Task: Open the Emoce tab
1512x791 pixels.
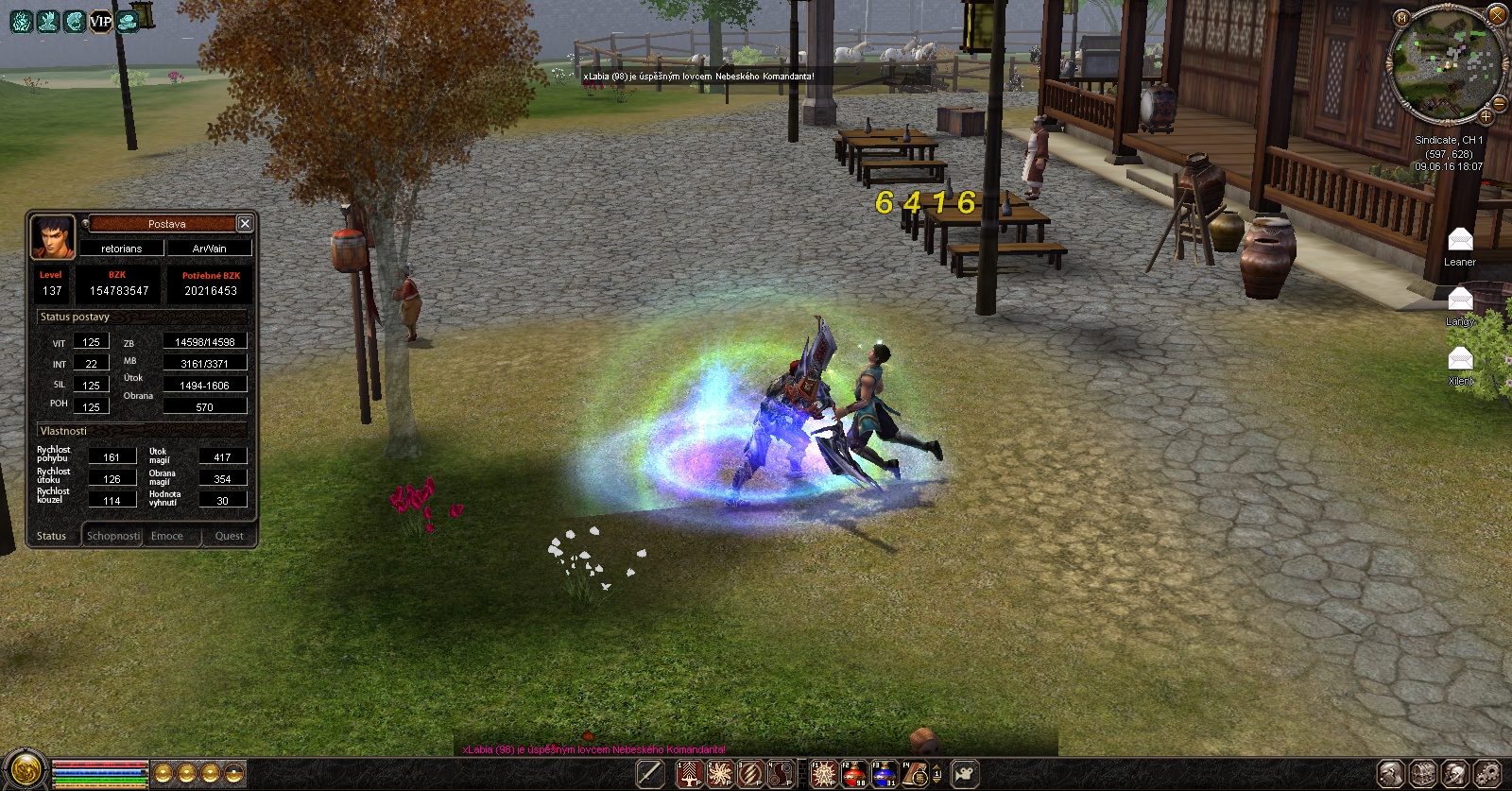Action: [x=167, y=536]
